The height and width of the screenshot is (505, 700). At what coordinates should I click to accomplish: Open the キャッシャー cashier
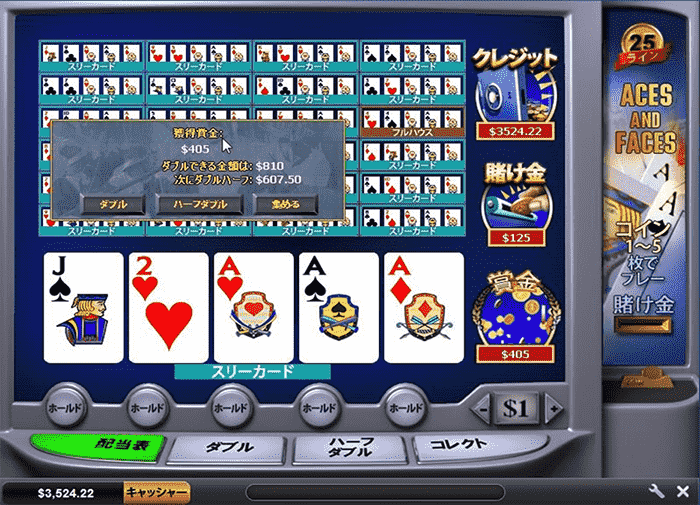[157, 493]
